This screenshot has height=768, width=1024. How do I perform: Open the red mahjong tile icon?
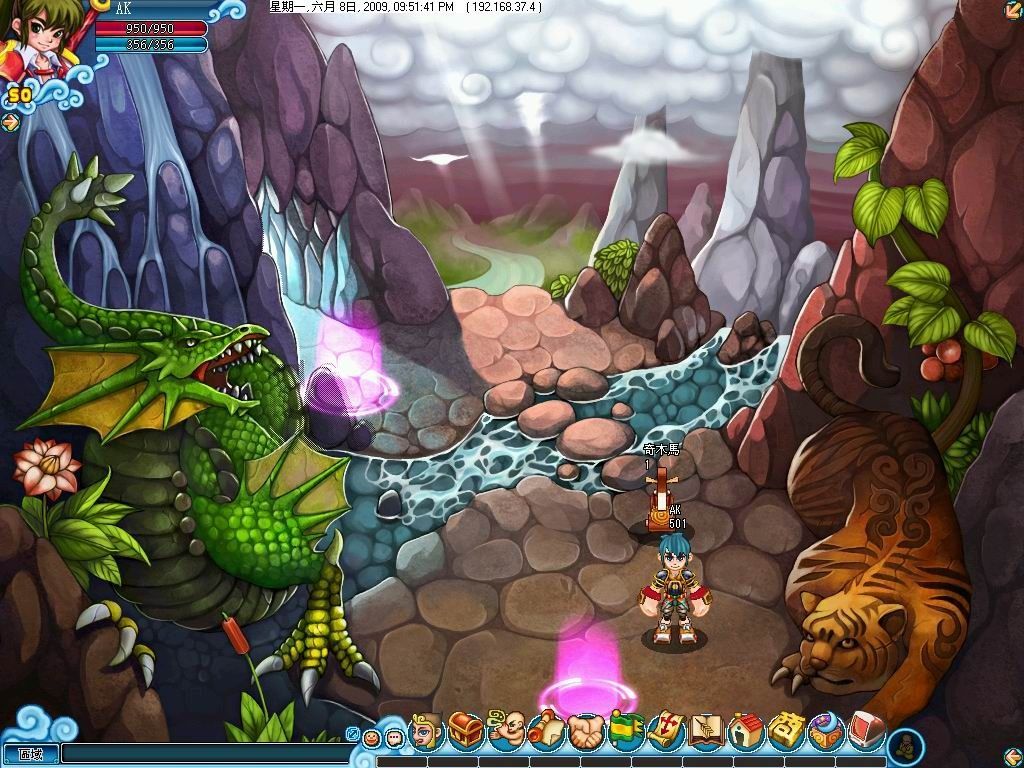click(x=866, y=731)
